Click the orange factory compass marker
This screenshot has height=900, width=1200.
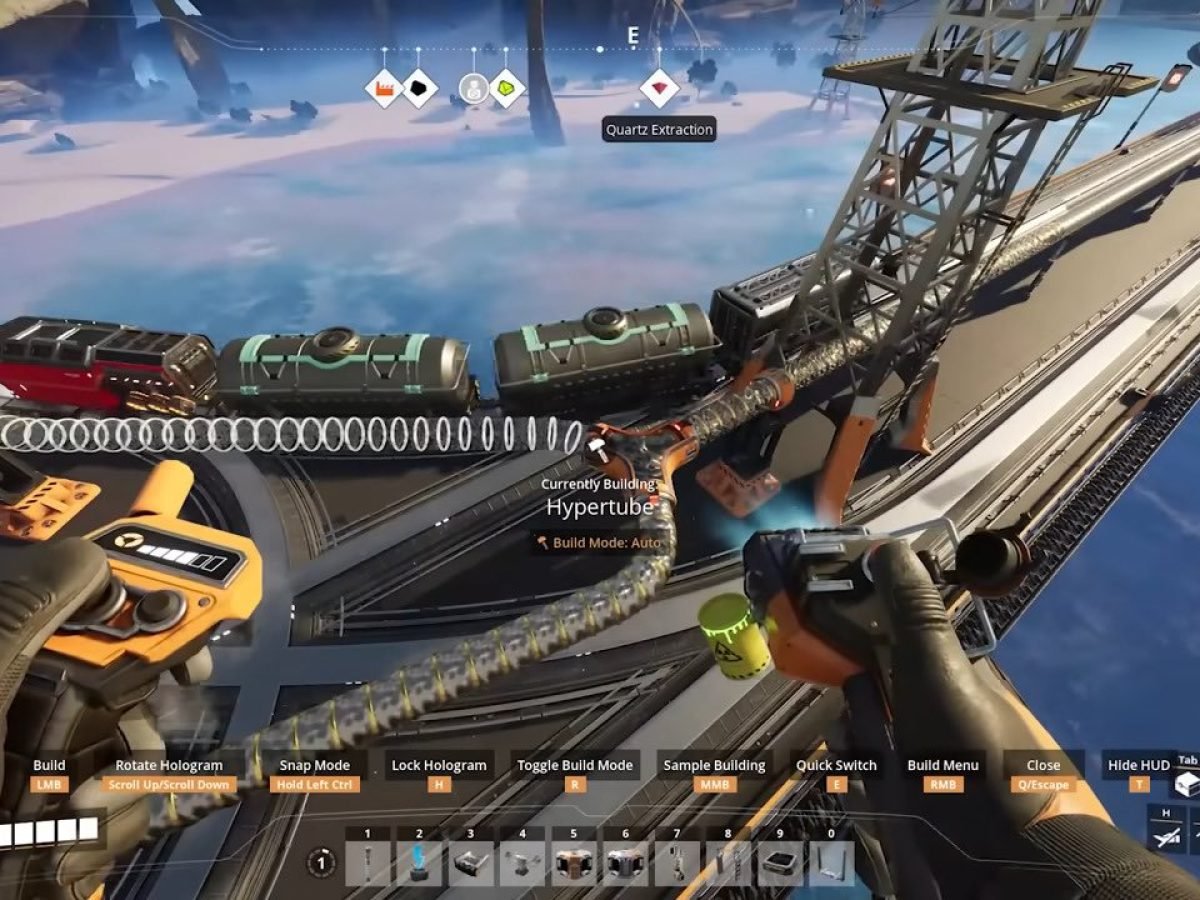click(x=383, y=89)
